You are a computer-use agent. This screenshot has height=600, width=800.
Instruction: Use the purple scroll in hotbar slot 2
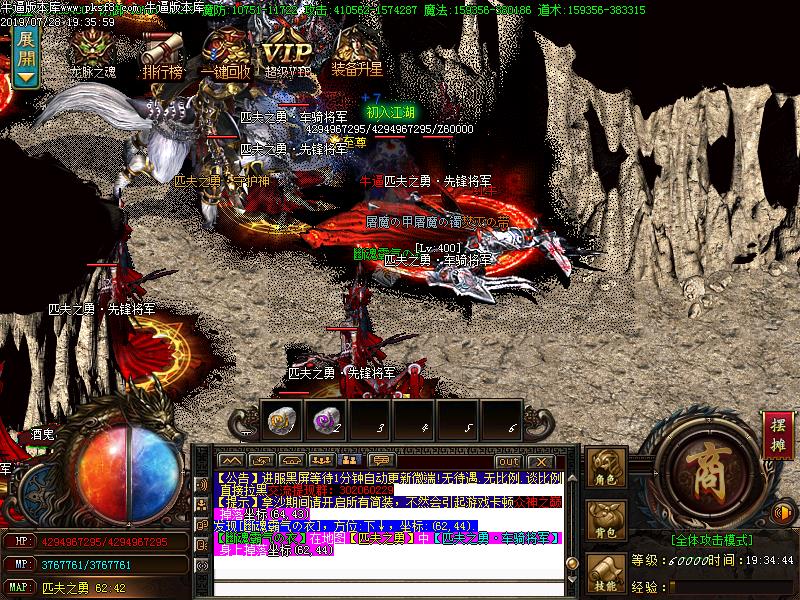pyautogui.click(x=324, y=421)
